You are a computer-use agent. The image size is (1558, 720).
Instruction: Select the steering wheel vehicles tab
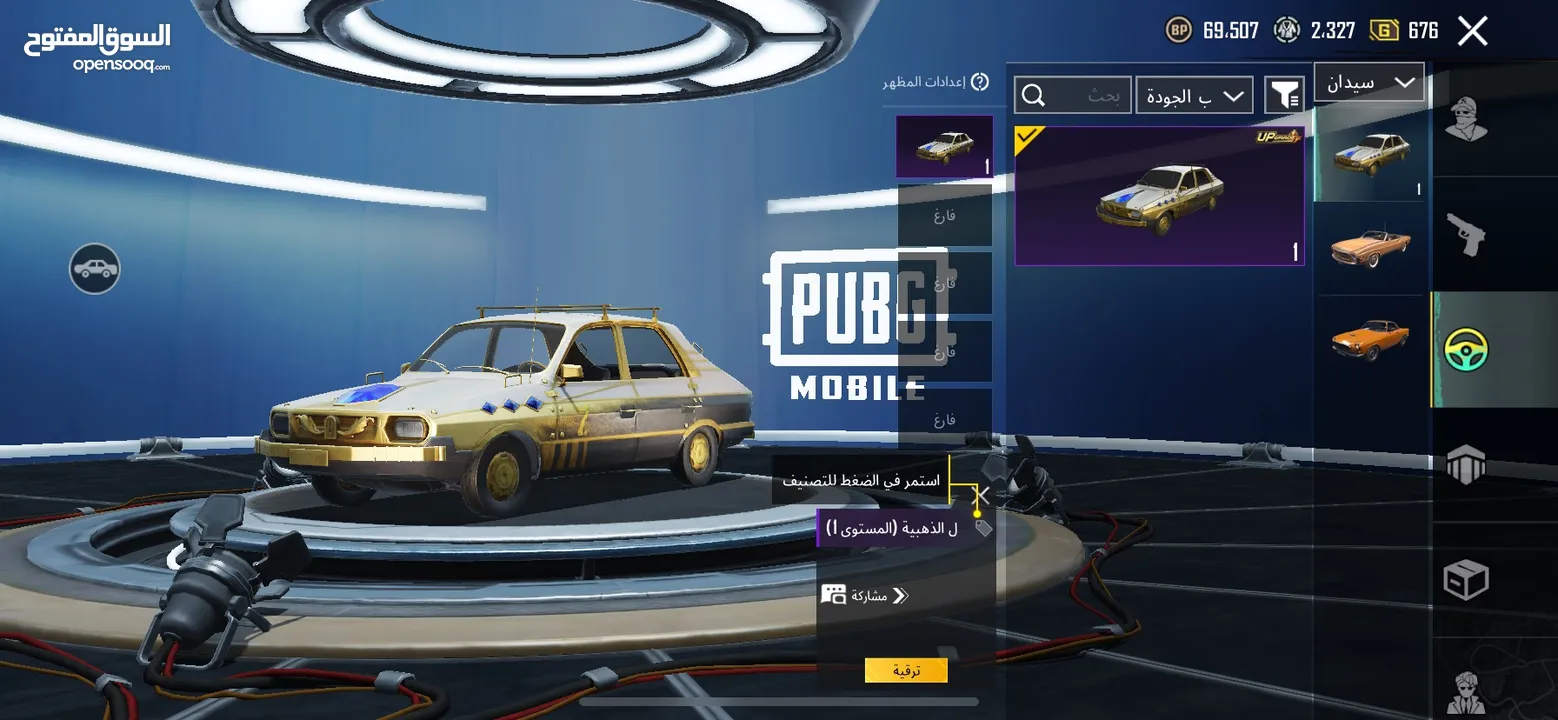coord(1466,350)
